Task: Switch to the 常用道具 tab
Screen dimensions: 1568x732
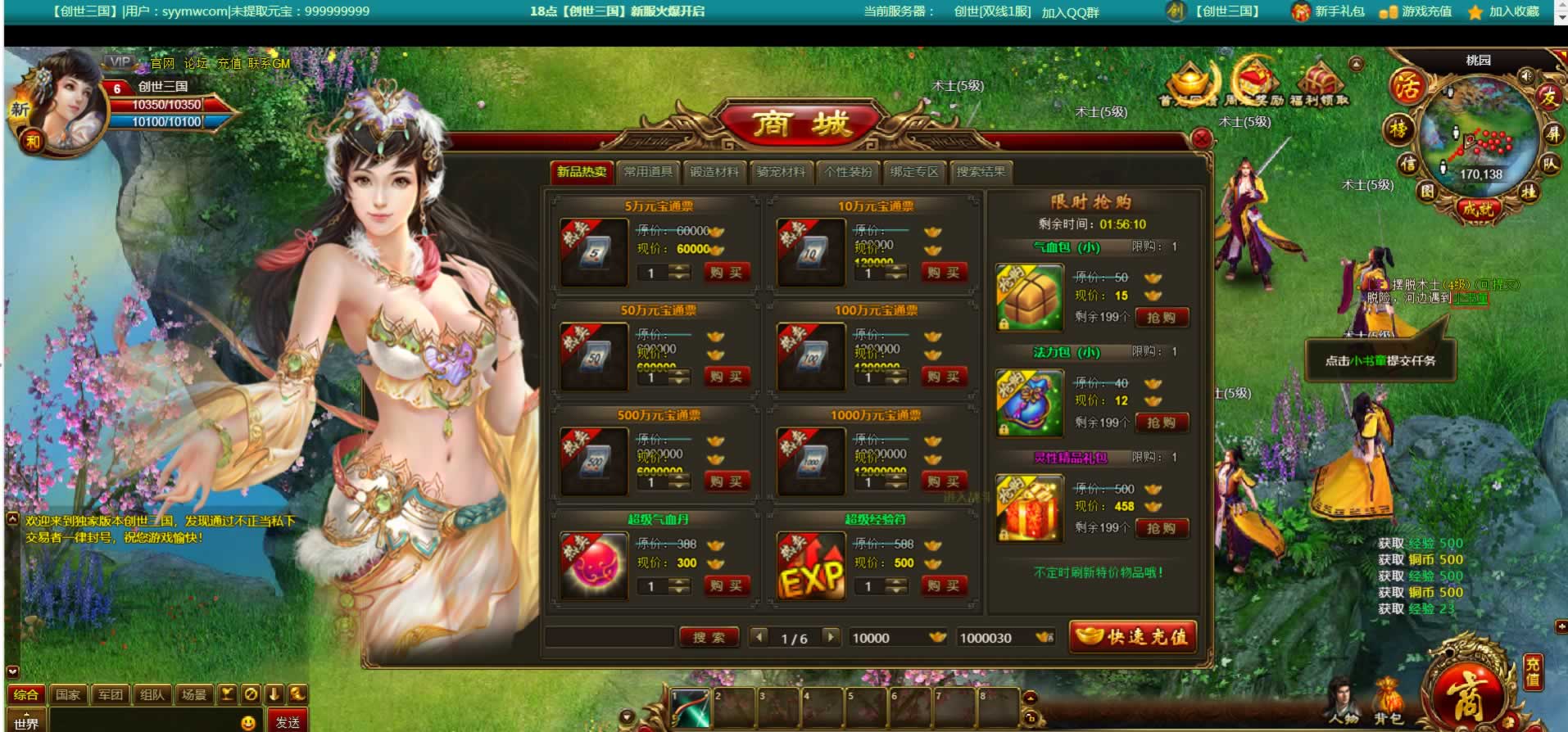Action: (x=648, y=172)
